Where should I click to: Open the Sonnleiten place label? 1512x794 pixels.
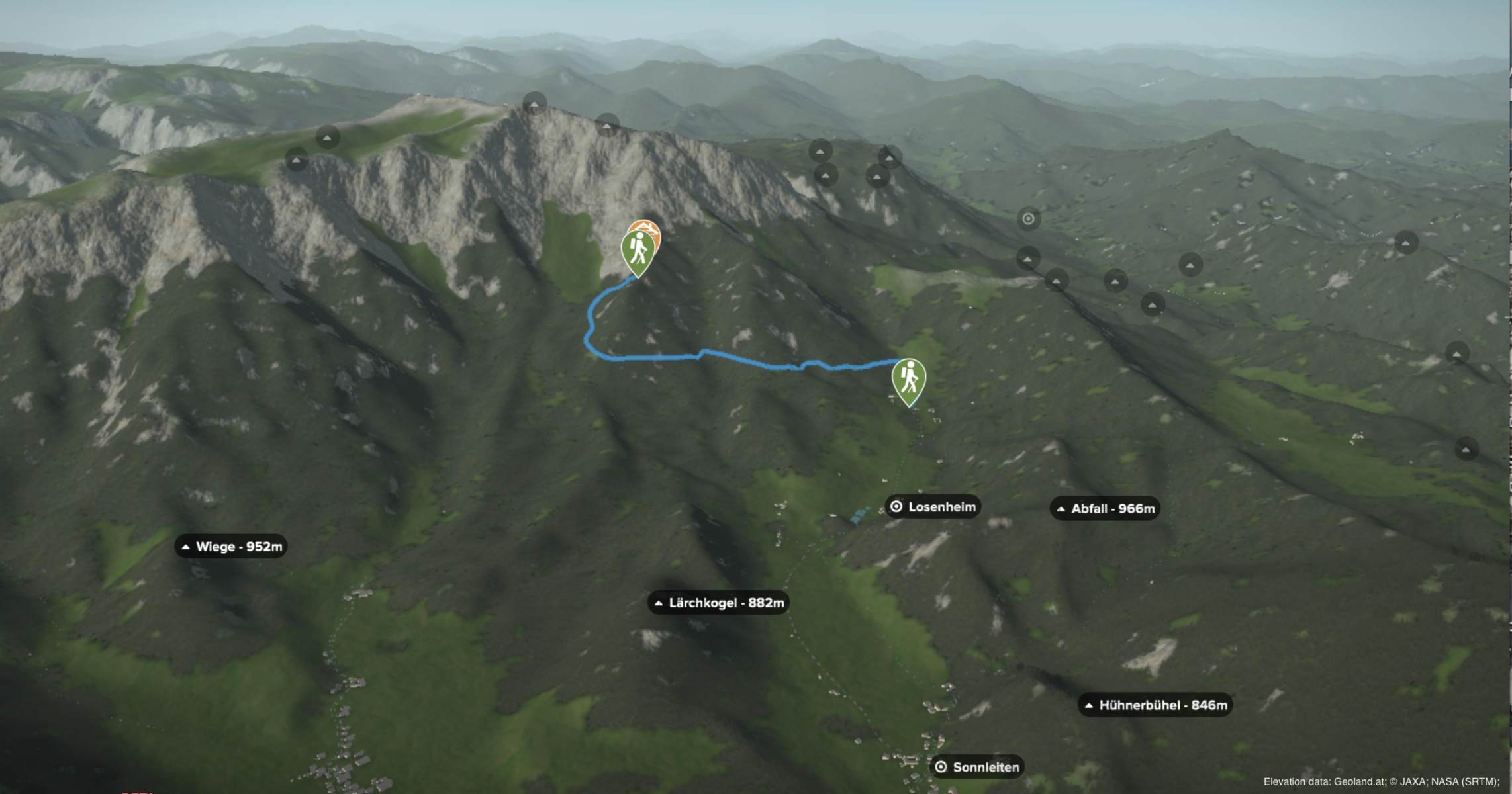[x=978, y=767]
